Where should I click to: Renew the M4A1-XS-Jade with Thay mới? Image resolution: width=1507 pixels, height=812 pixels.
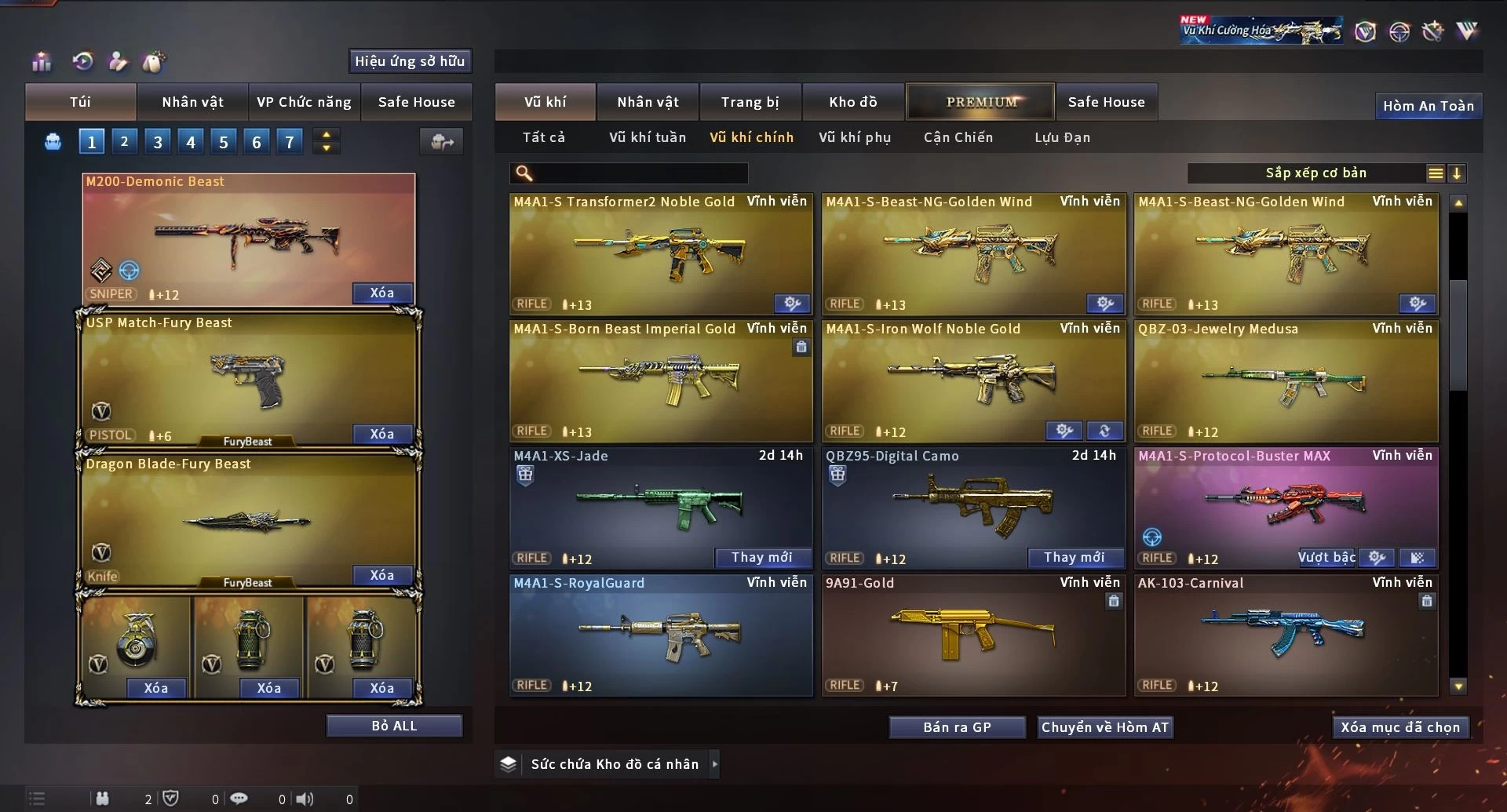coord(761,557)
